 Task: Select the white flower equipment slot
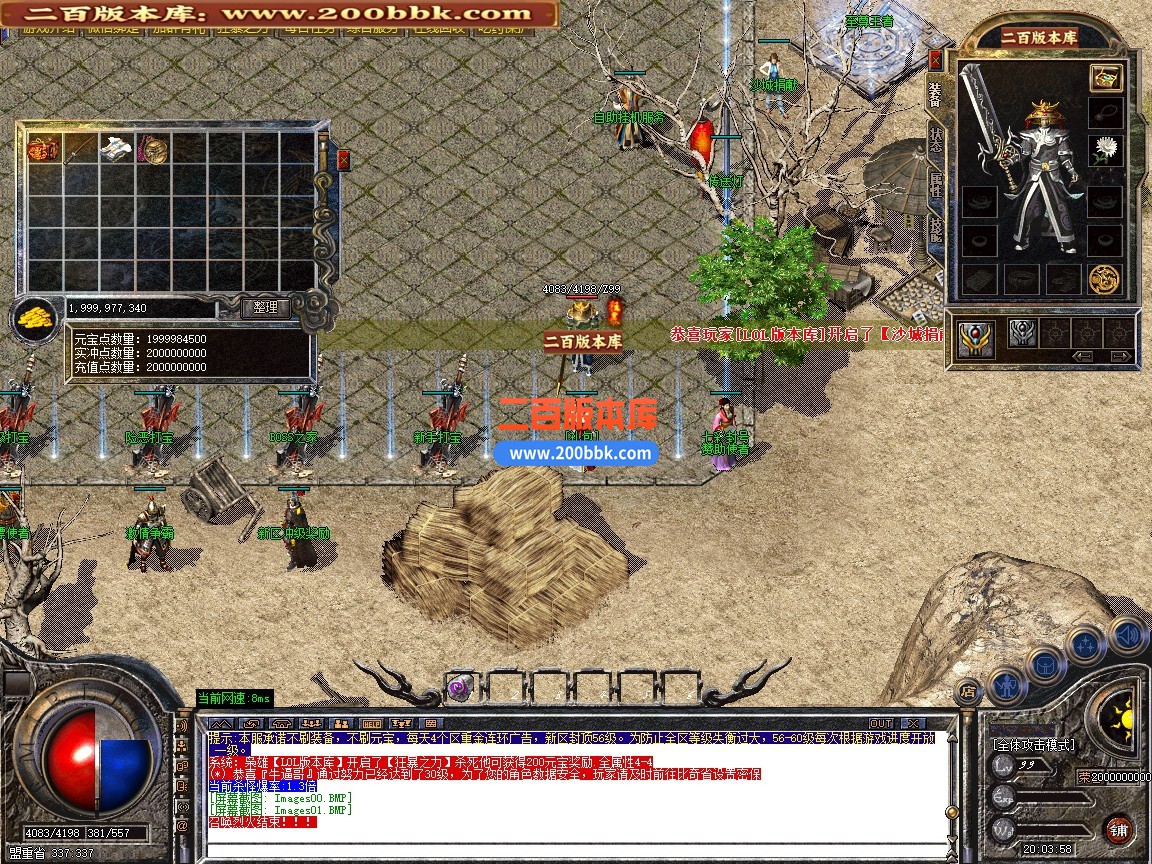click(1105, 151)
